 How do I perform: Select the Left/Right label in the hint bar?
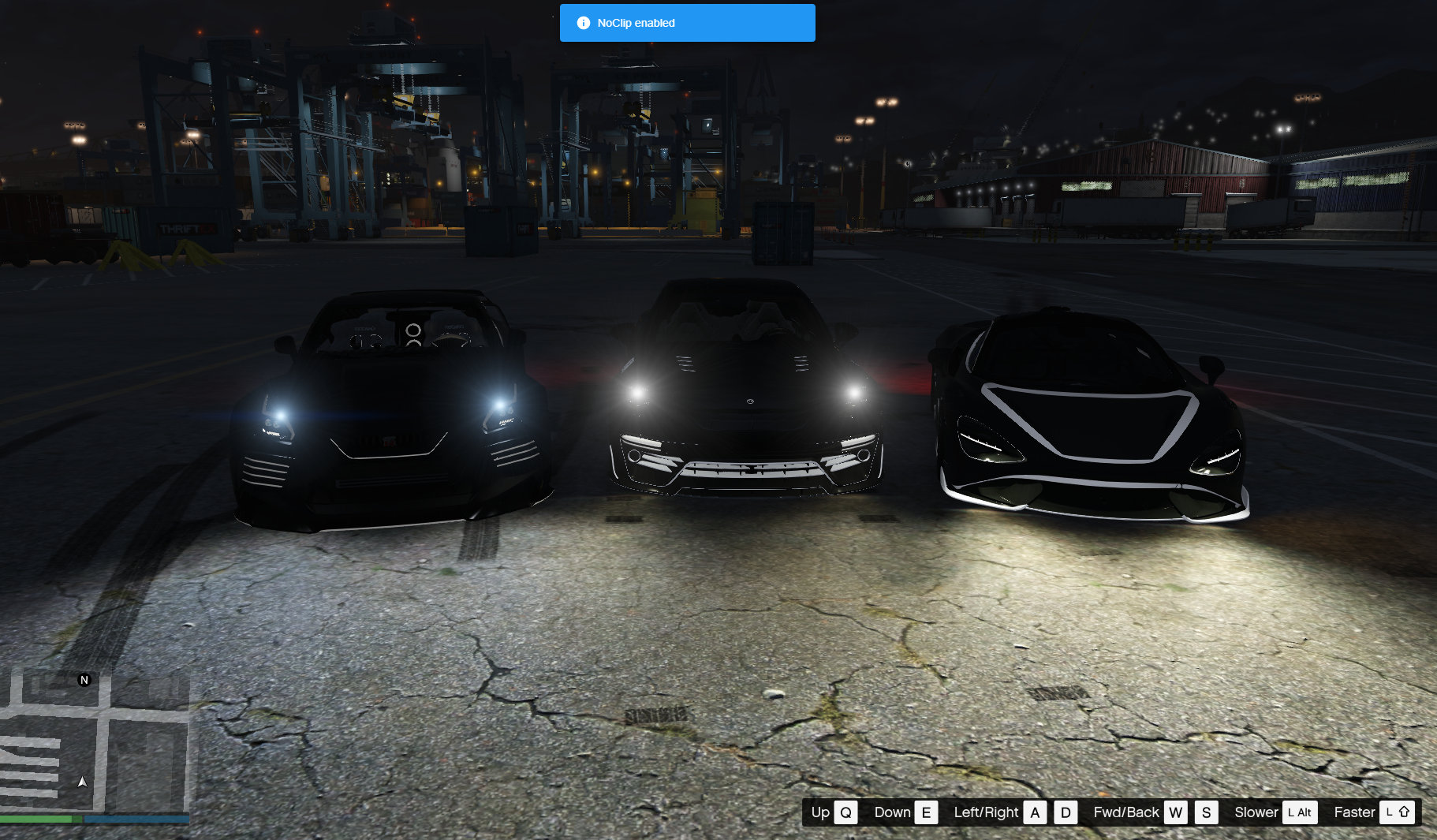[987, 812]
